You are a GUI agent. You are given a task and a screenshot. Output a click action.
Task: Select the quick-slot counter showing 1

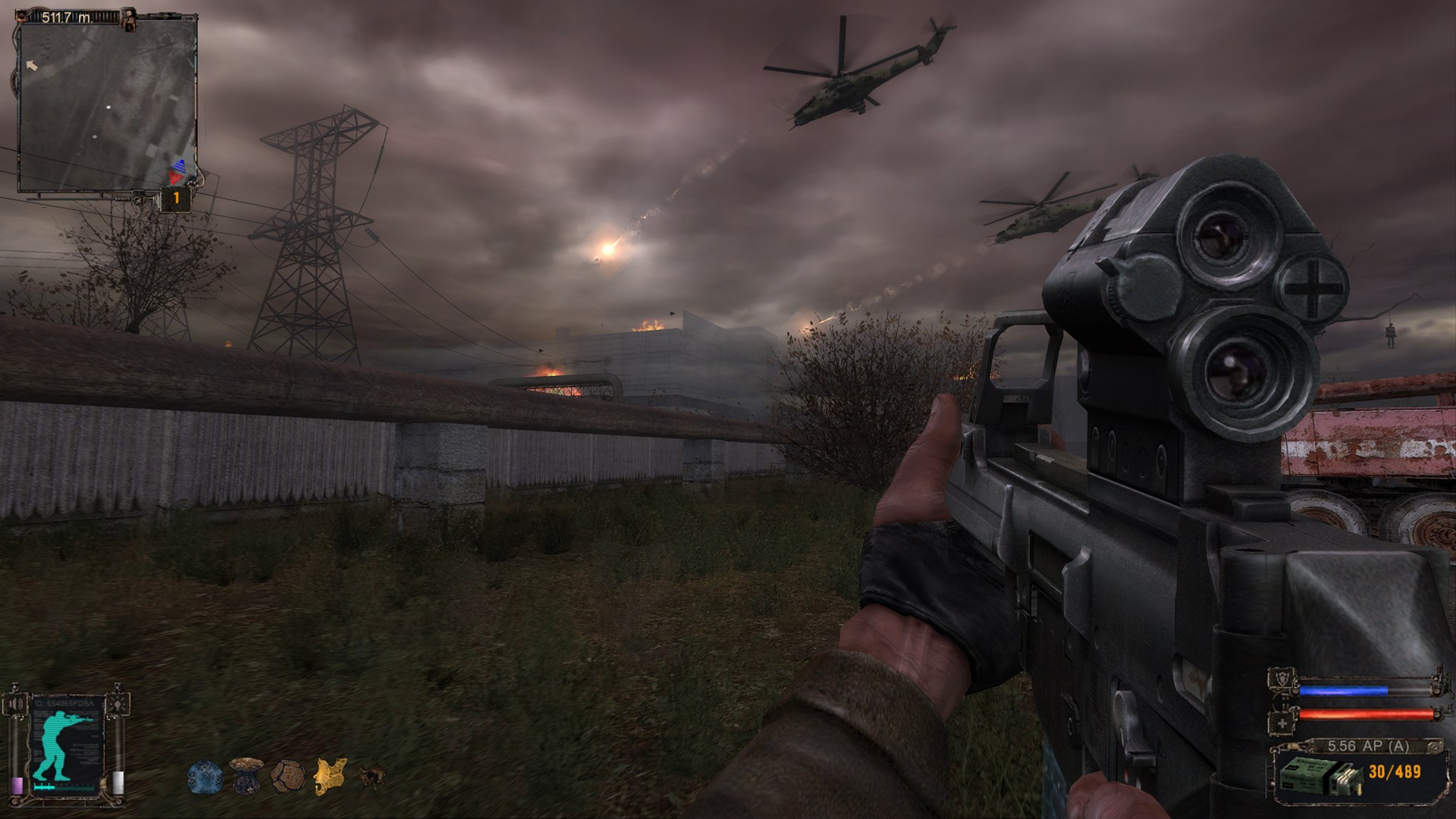tap(177, 197)
